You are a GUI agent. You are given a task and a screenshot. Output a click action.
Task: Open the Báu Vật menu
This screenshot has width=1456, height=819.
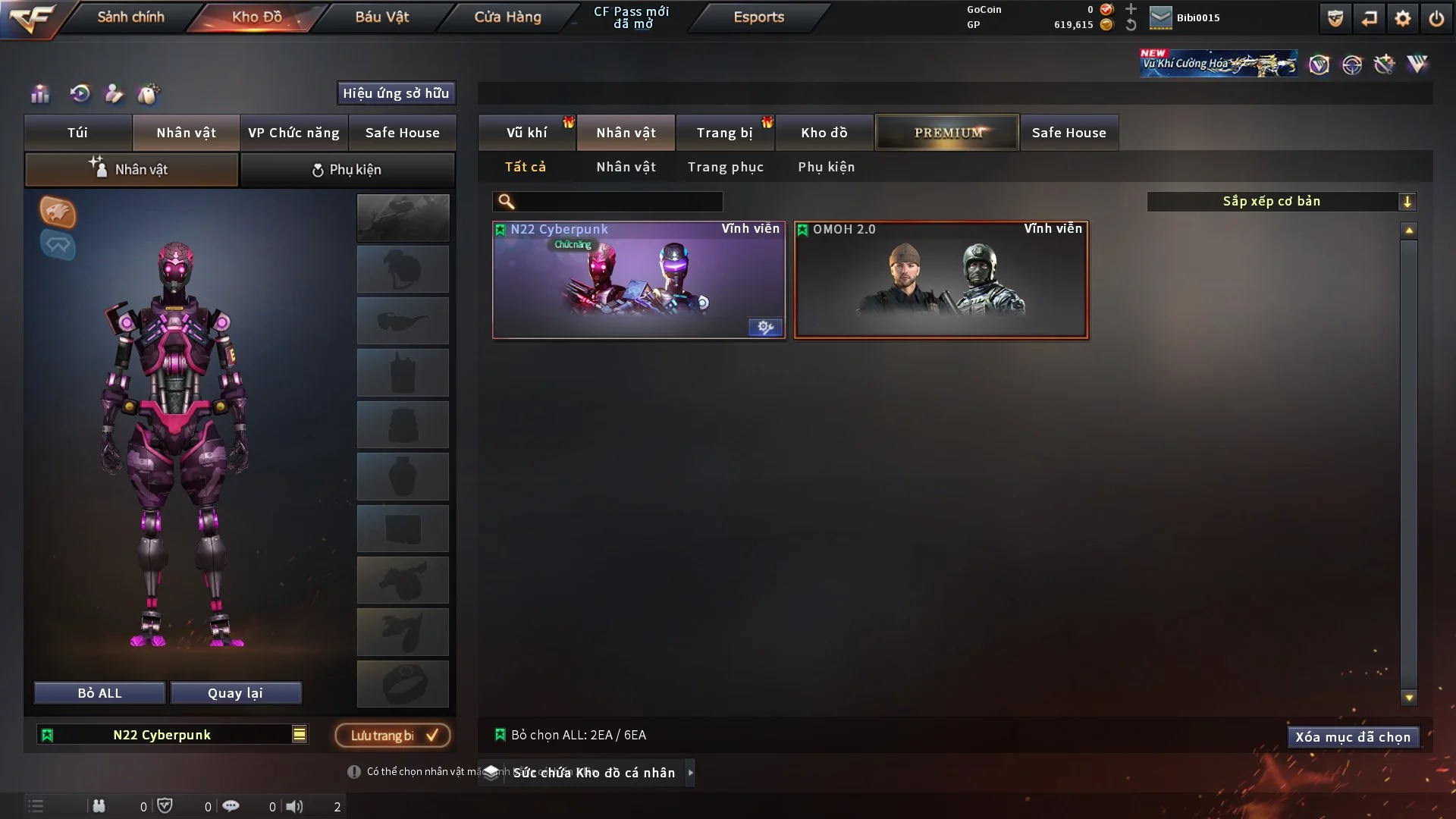tap(381, 17)
